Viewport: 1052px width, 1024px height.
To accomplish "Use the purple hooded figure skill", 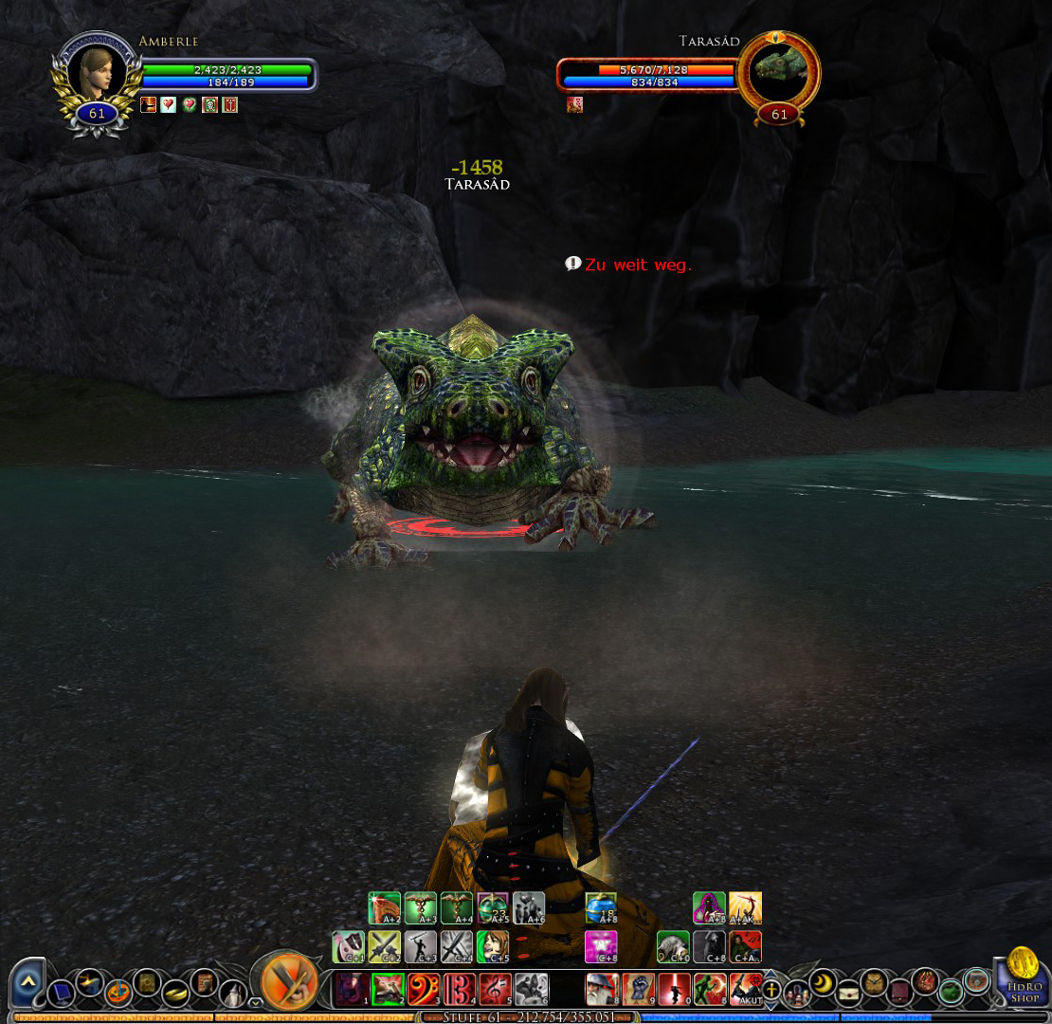I will pyautogui.click(x=709, y=908).
